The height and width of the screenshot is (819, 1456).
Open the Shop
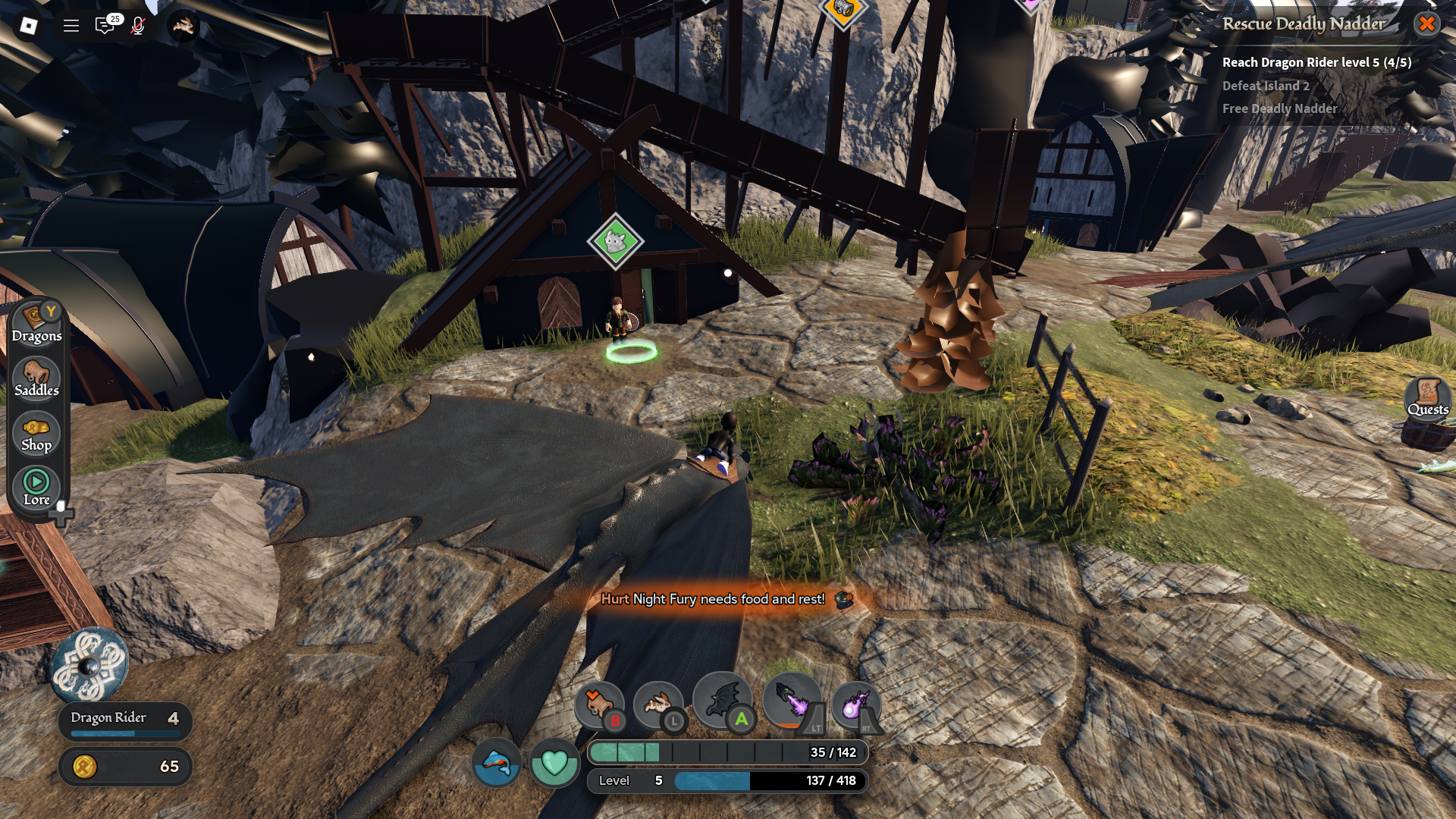point(36,434)
